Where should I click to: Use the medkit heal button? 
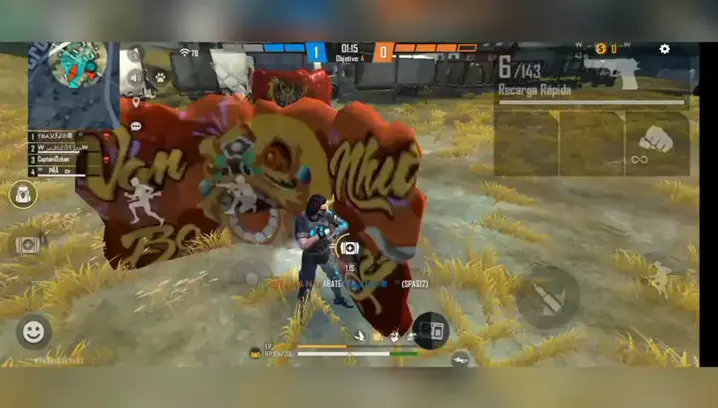click(x=349, y=248)
